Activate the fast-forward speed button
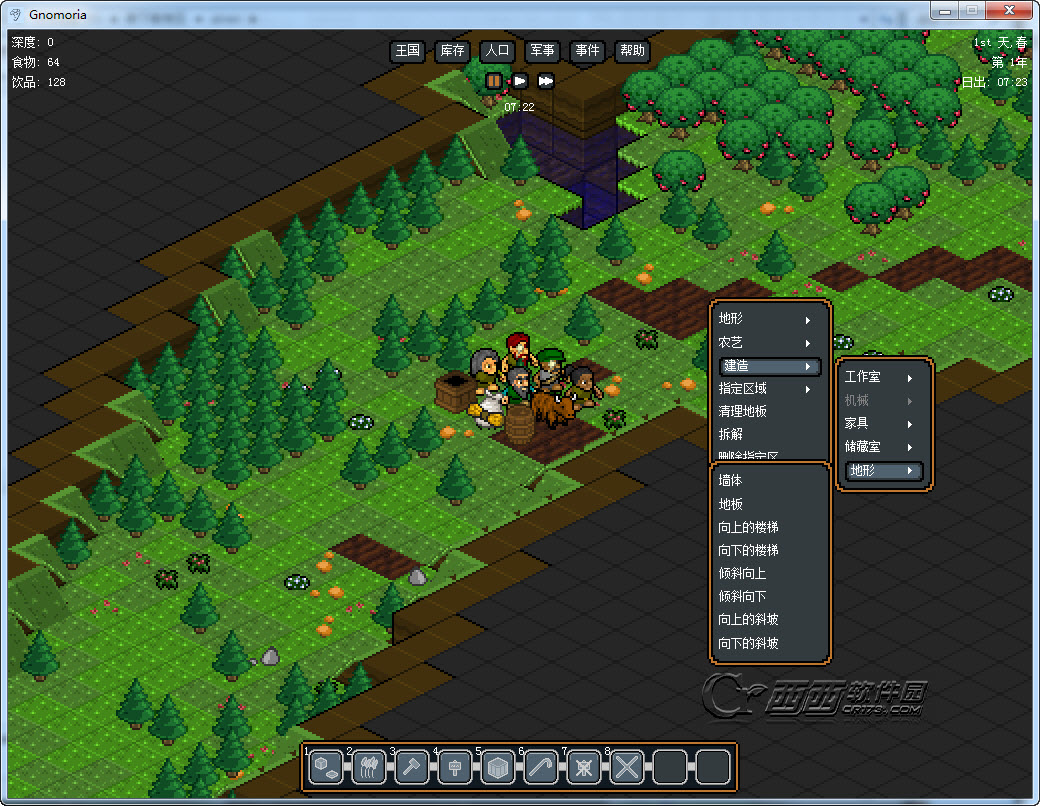 click(x=546, y=81)
